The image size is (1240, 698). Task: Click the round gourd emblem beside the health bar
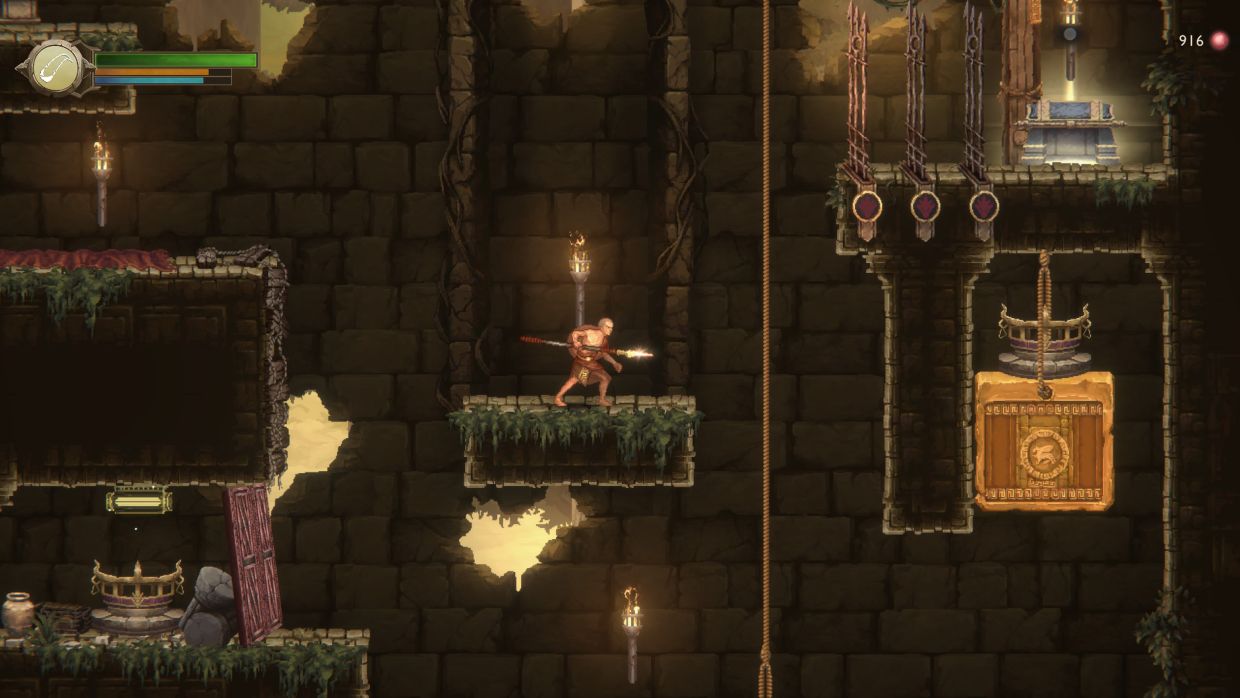click(57, 67)
